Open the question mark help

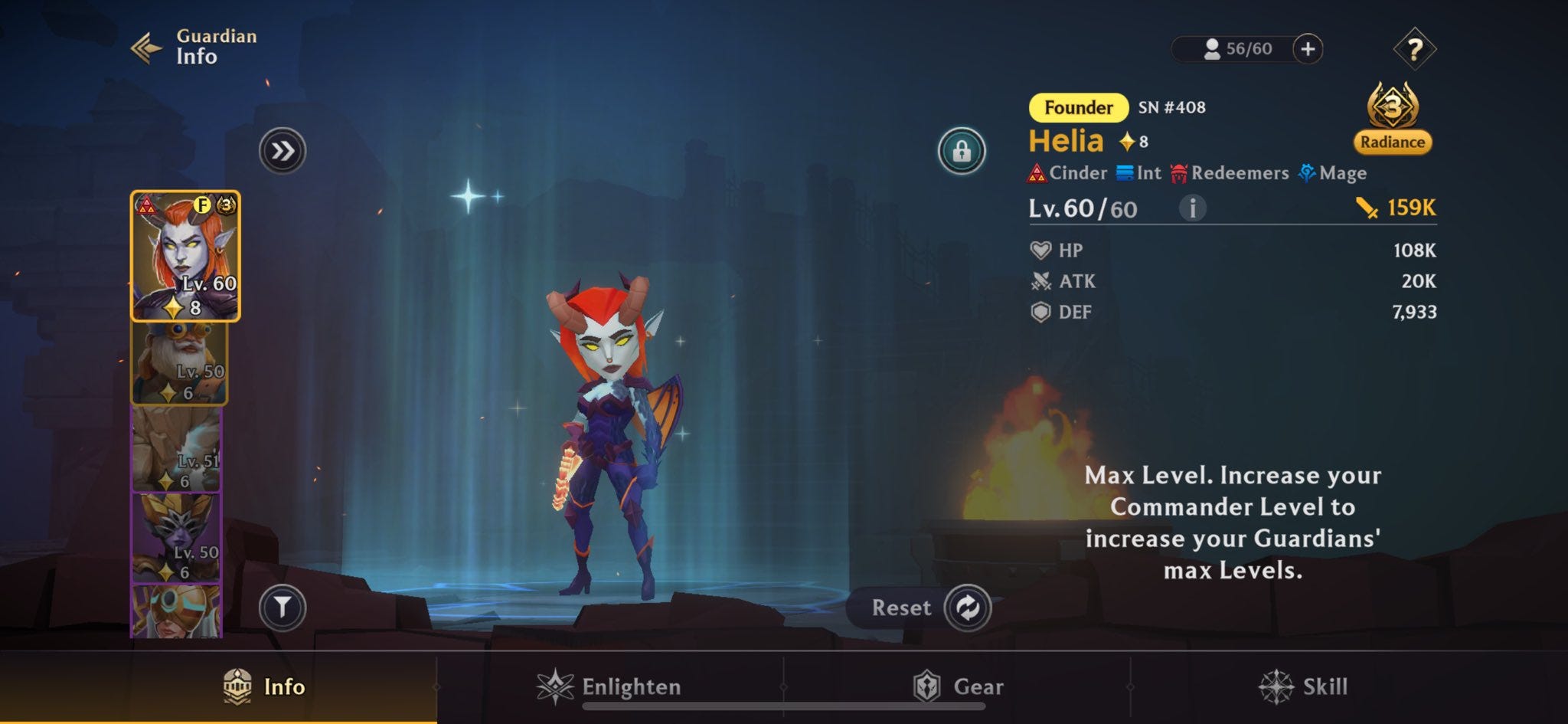tap(1414, 49)
